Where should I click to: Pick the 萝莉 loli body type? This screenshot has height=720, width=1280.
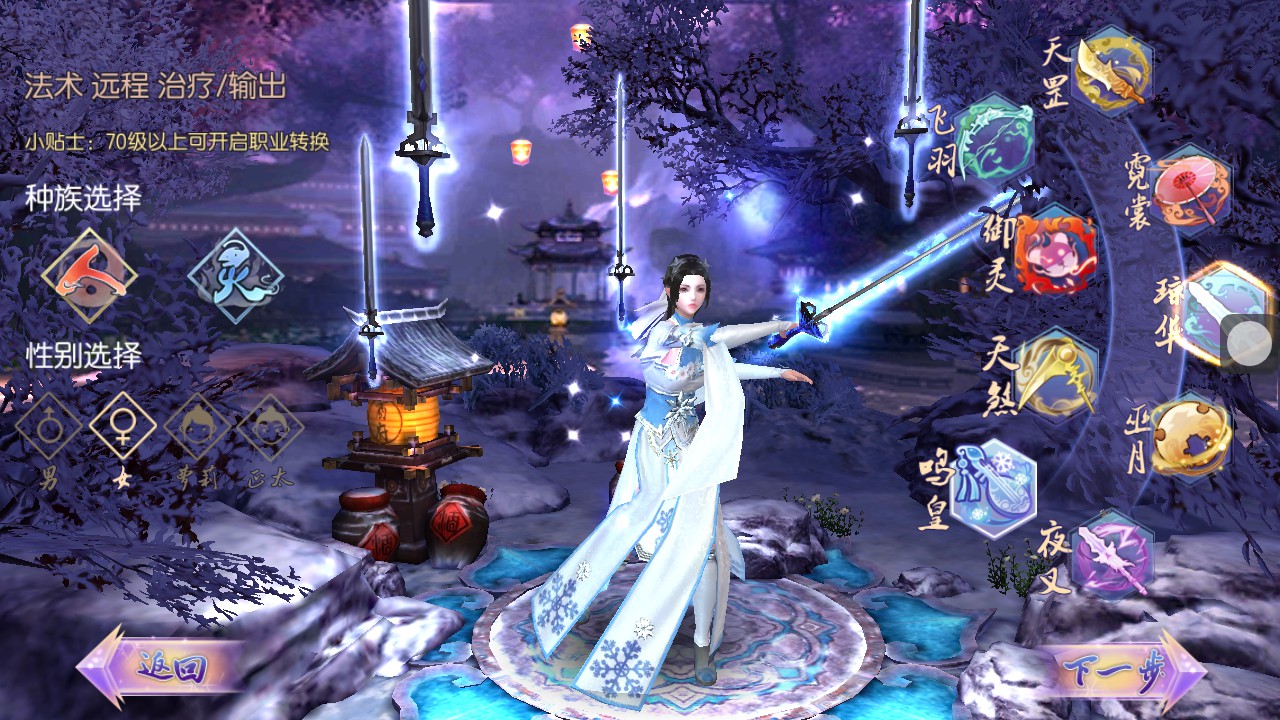[x=197, y=427]
